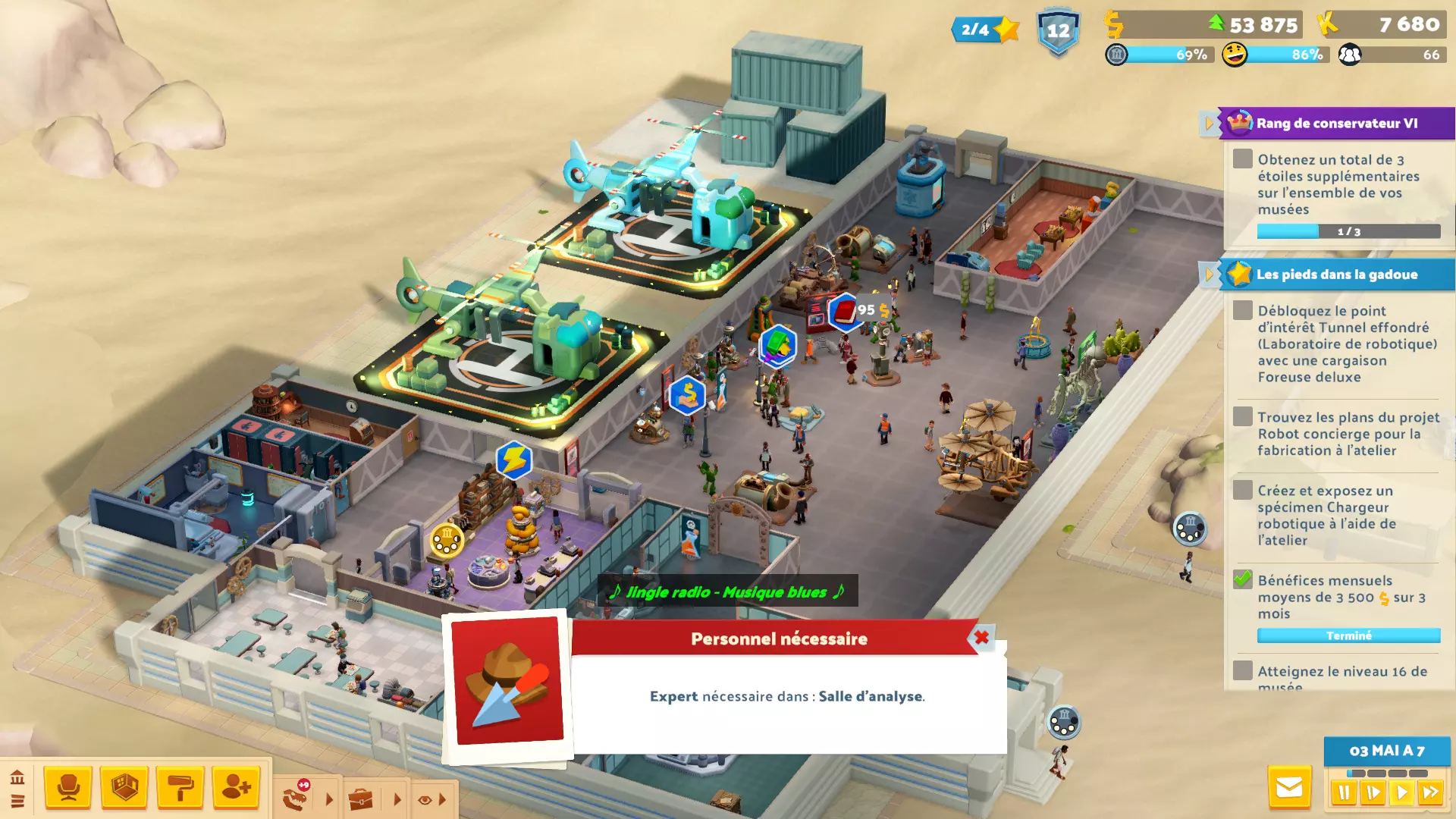Set game speed to fast forward
This screenshot has height=819, width=1456.
[x=1430, y=793]
